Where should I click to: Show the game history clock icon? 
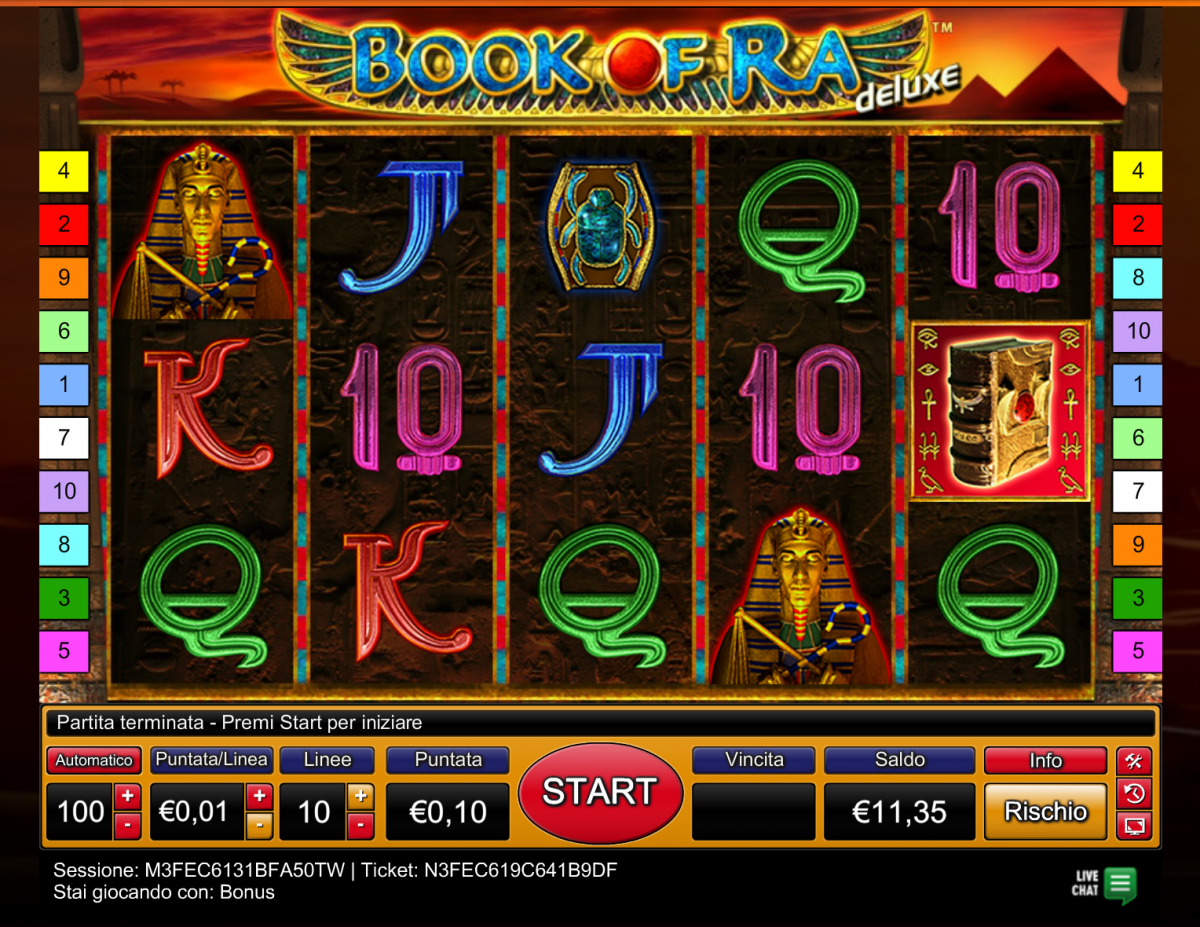(1134, 794)
